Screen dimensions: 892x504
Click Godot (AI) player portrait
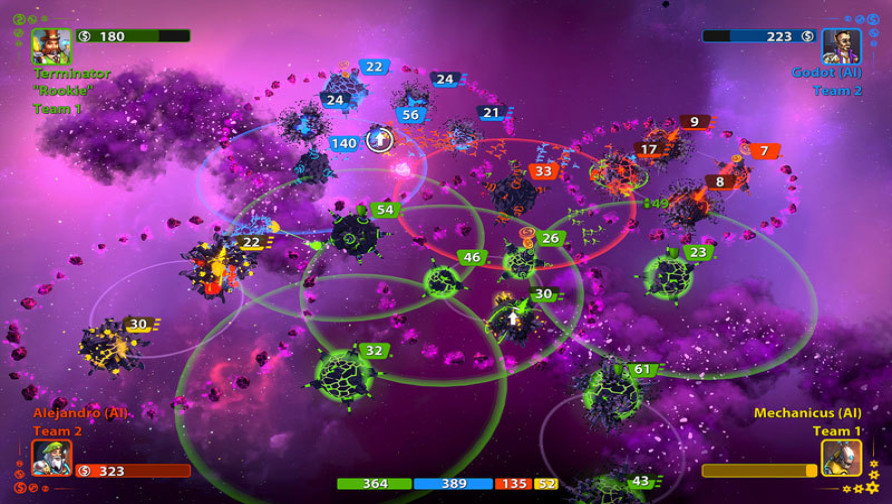(841, 46)
